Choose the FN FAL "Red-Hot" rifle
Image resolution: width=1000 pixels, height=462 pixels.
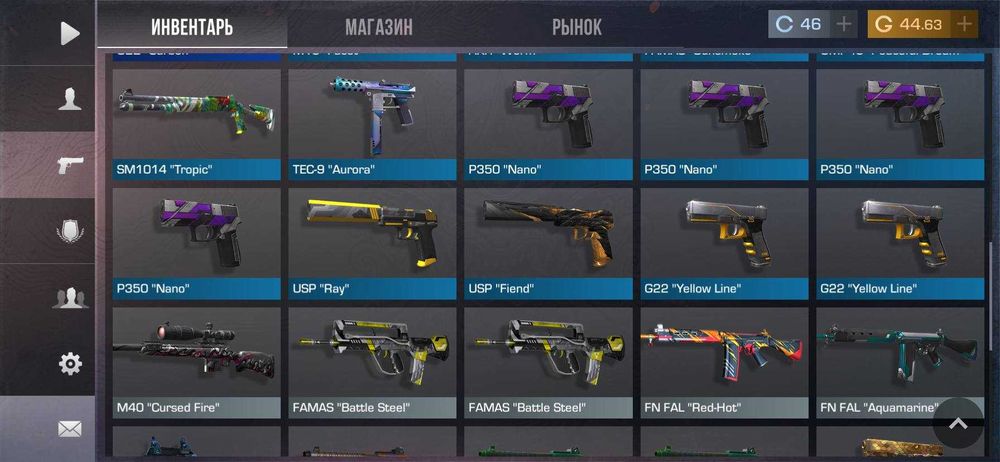[x=724, y=361]
